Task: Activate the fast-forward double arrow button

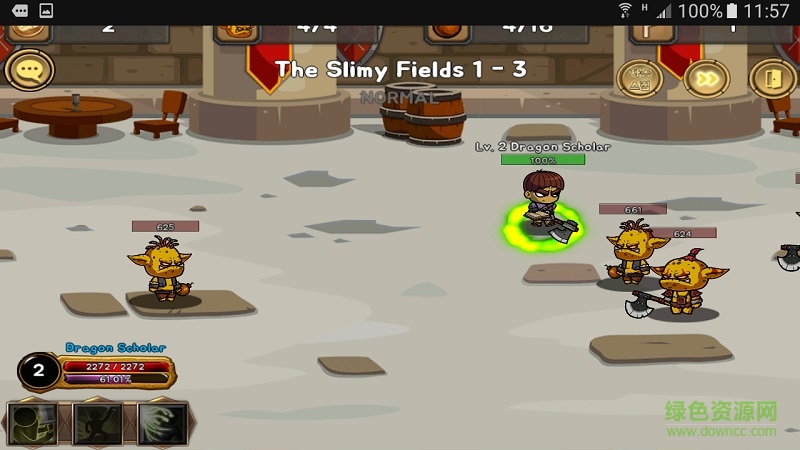Action: pos(707,78)
